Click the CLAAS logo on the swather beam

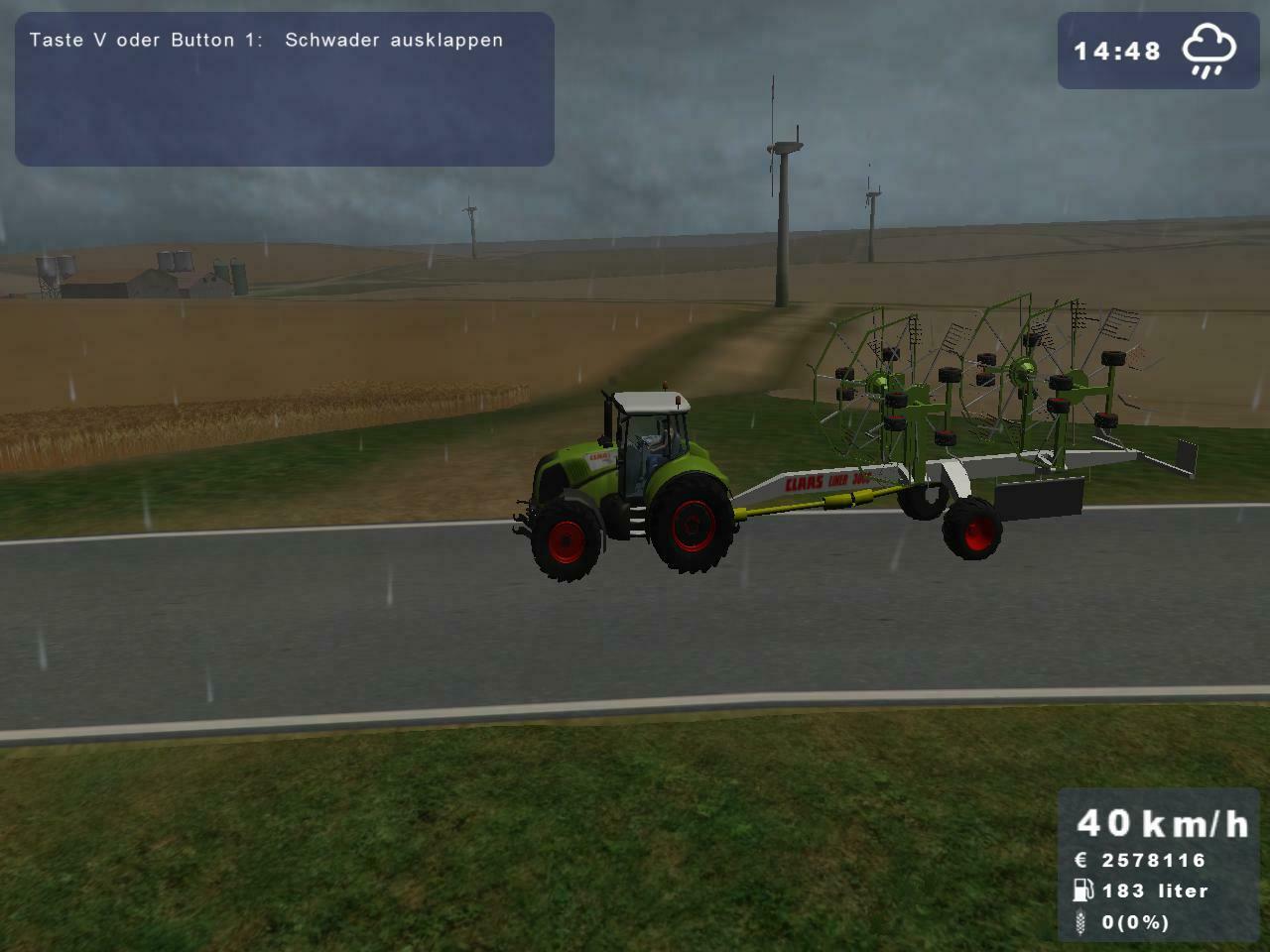tap(804, 480)
